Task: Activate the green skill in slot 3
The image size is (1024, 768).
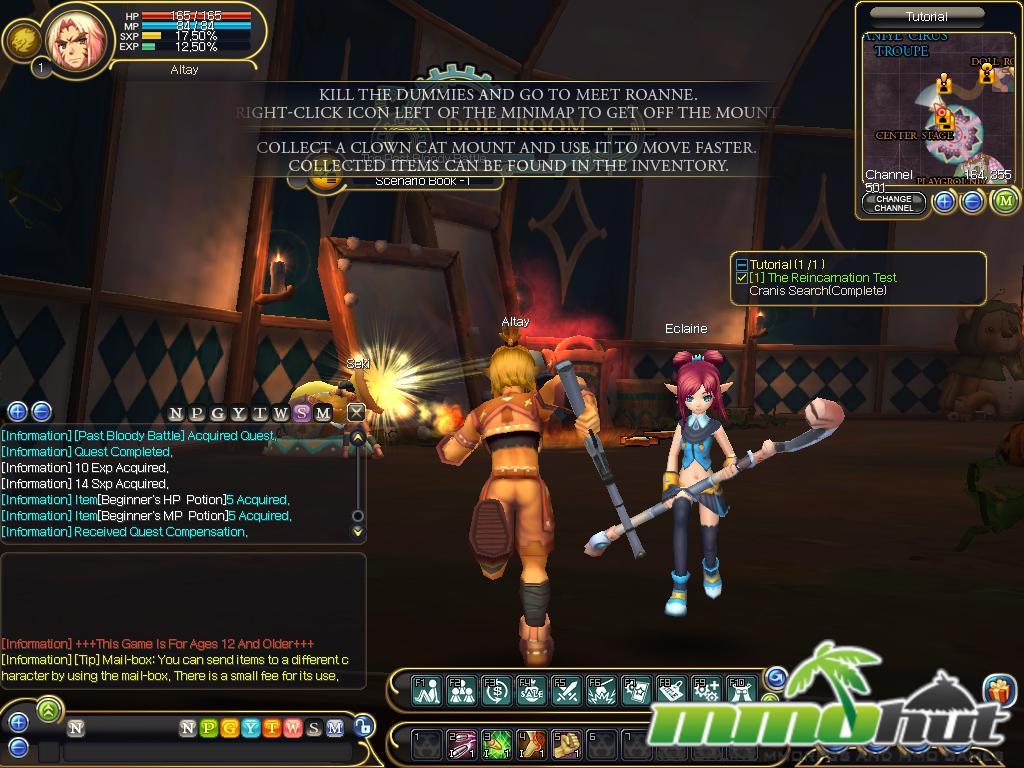Action: coord(496,744)
